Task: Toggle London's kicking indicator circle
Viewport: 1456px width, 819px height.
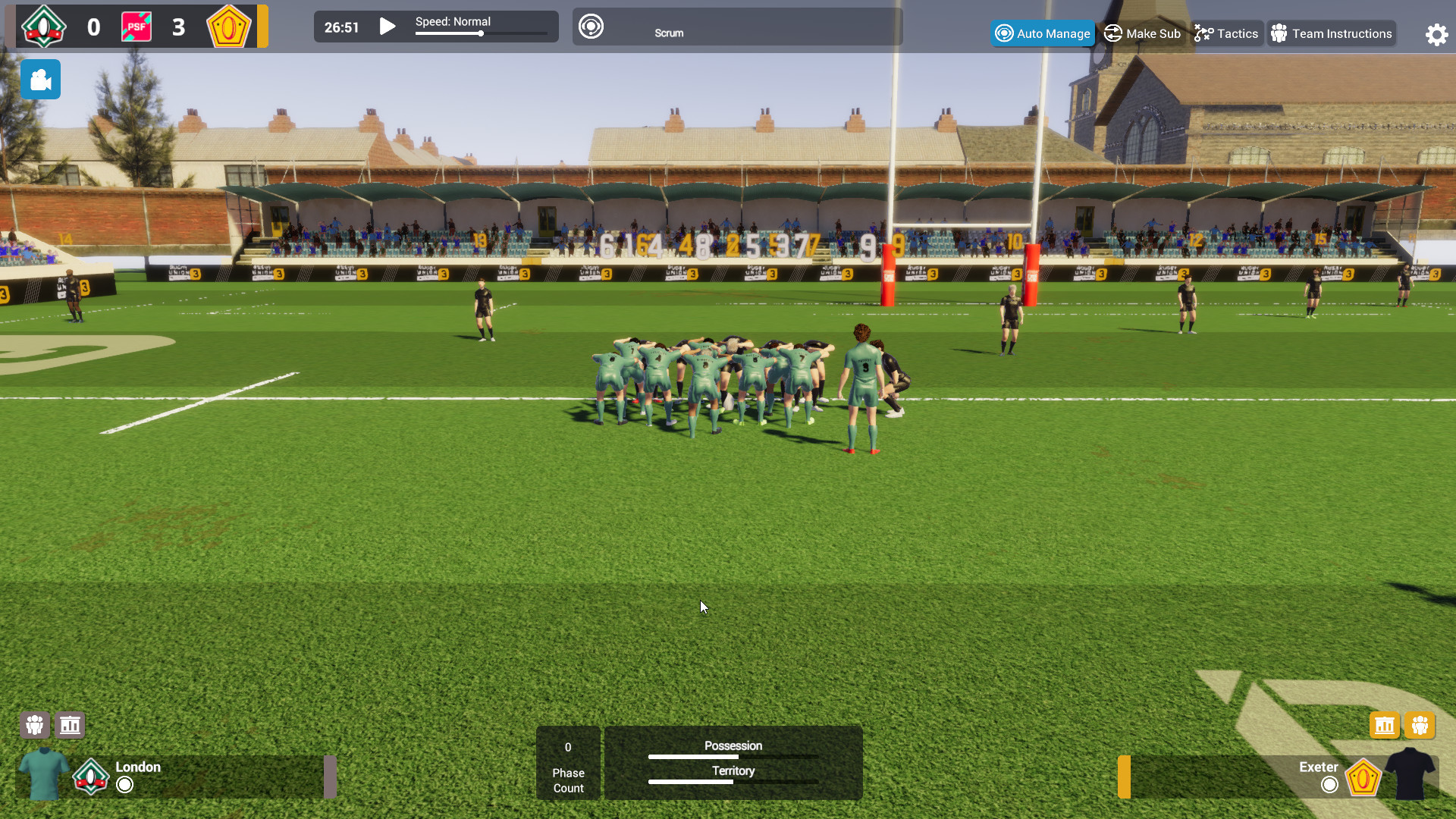Action: click(124, 786)
